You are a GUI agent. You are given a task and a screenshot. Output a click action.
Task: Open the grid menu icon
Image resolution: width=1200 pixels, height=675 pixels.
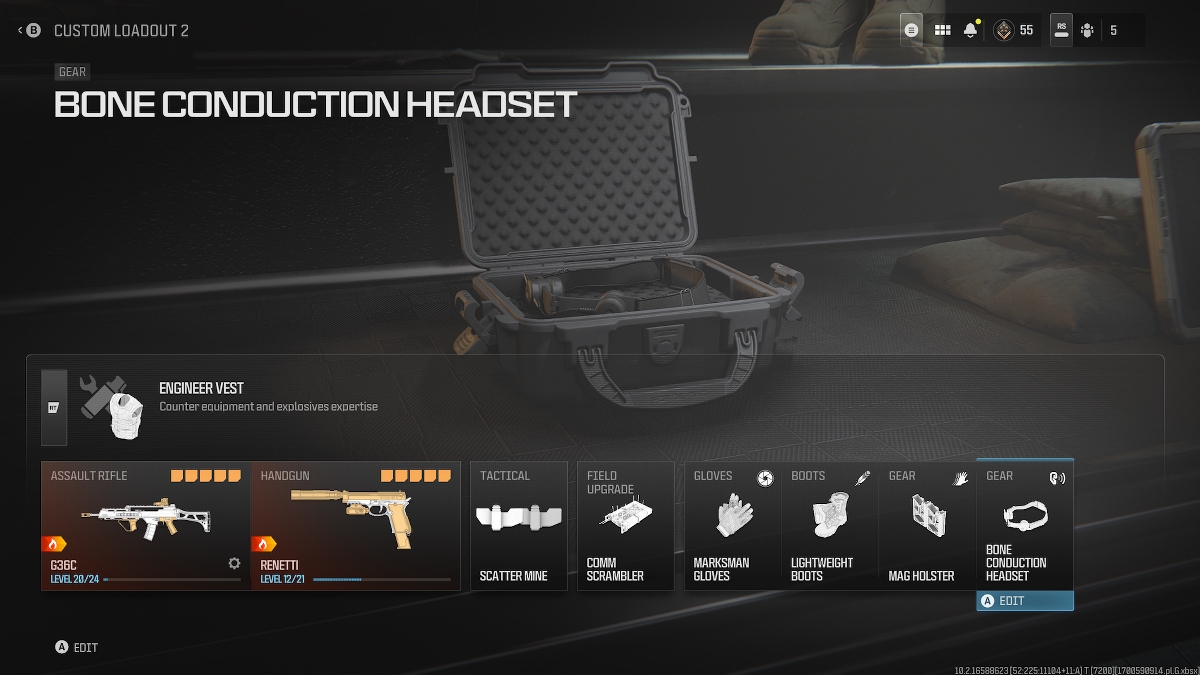[x=942, y=31]
